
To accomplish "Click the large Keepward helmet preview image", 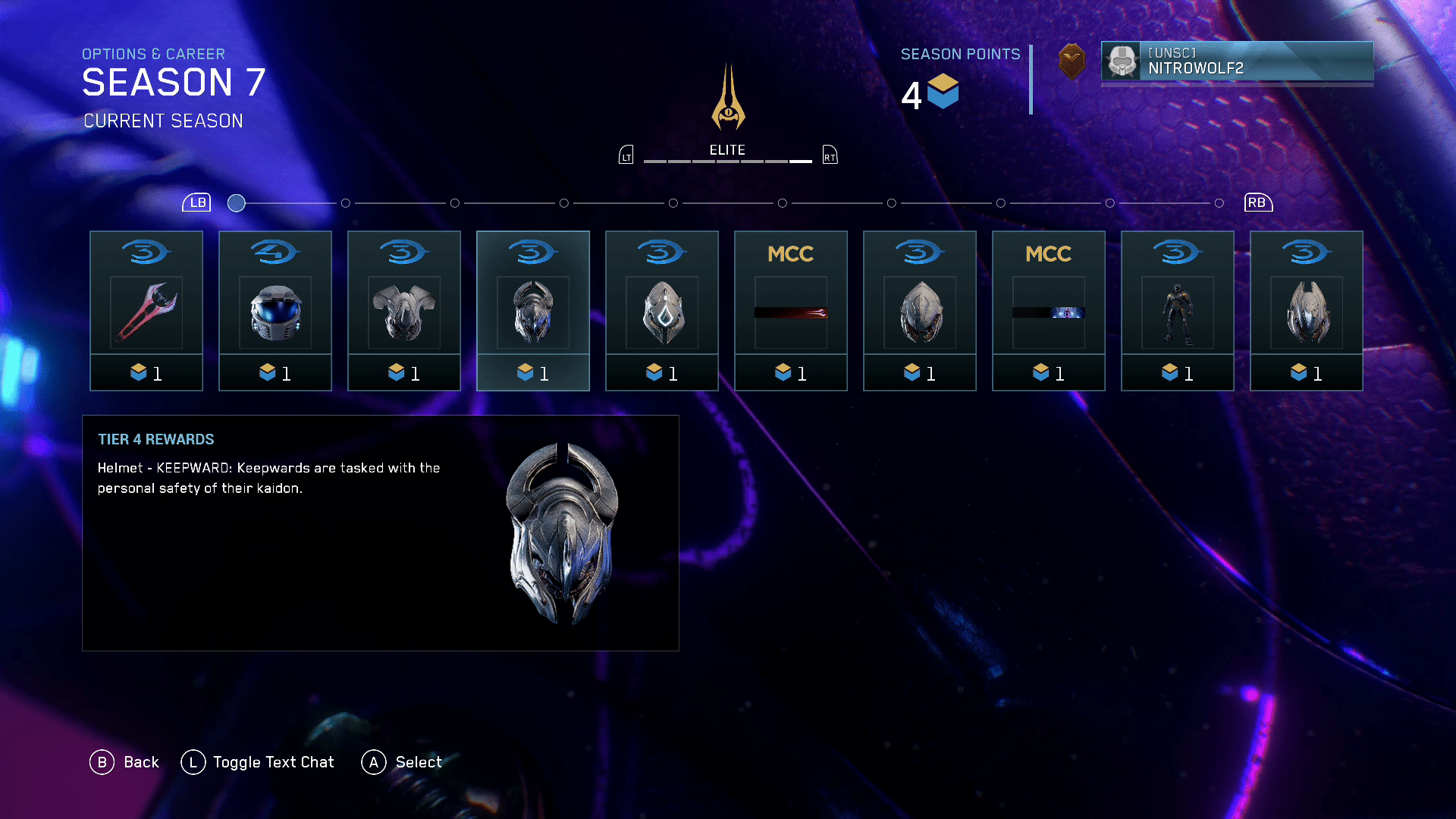I will pos(562,533).
